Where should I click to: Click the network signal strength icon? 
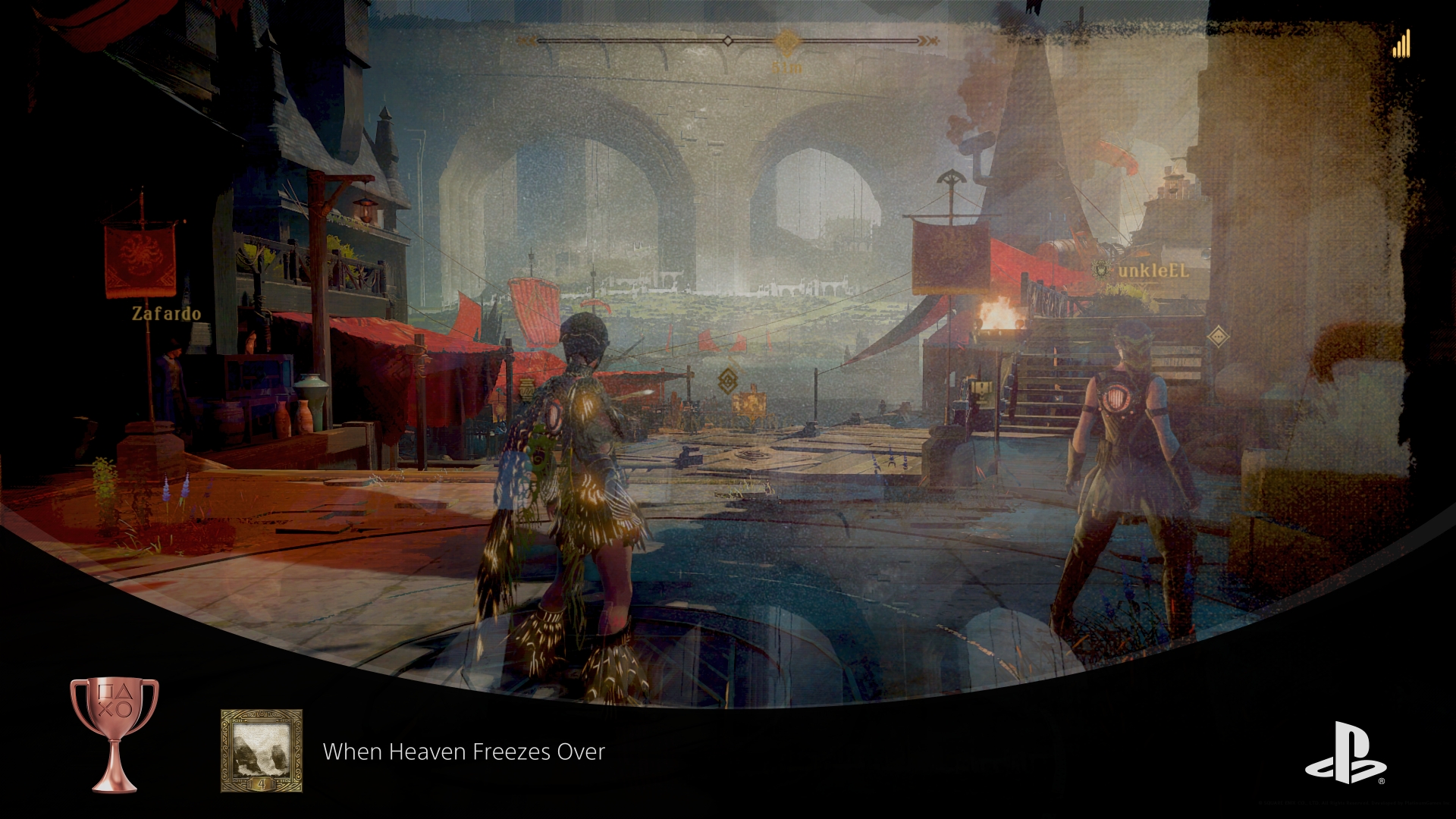tap(1401, 44)
